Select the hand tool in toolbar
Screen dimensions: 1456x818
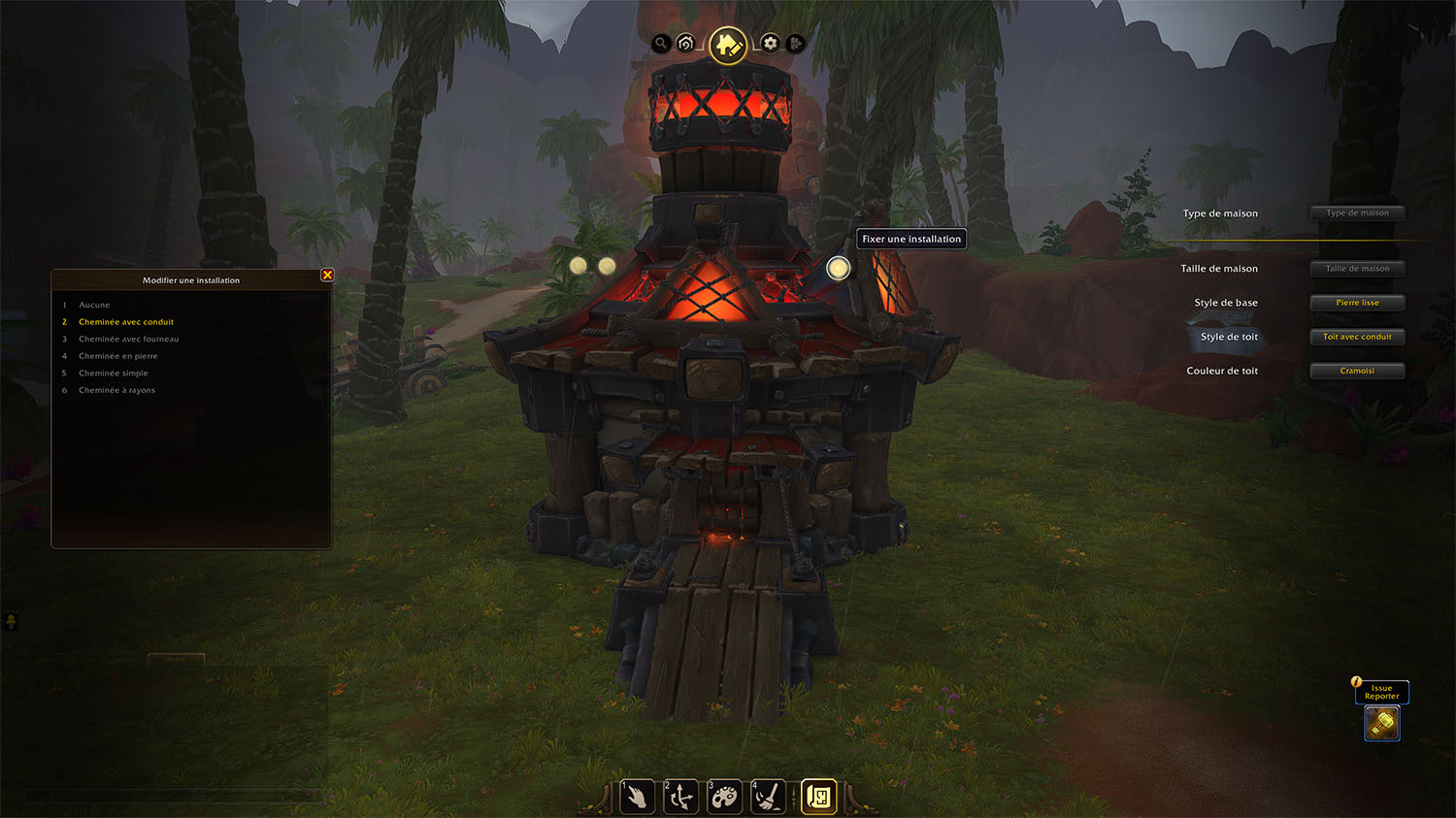[637, 798]
